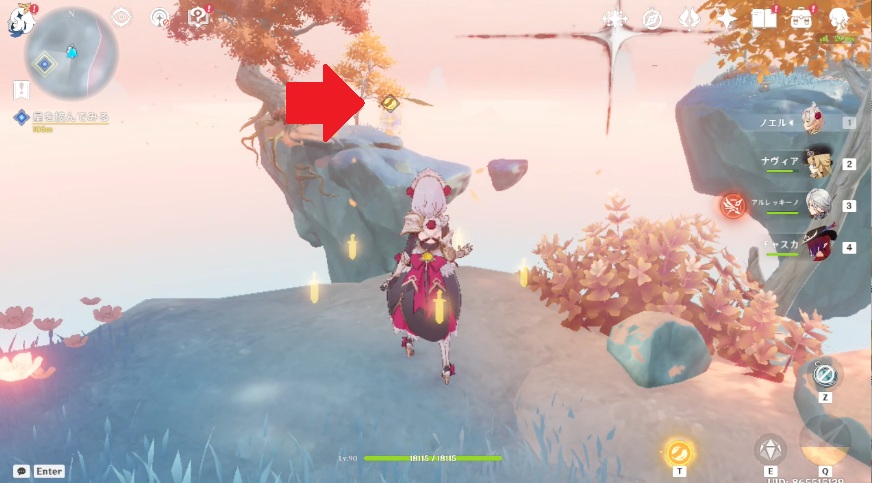872x483 pixels.
Task: Open the character profile head icon
Action: click(839, 19)
